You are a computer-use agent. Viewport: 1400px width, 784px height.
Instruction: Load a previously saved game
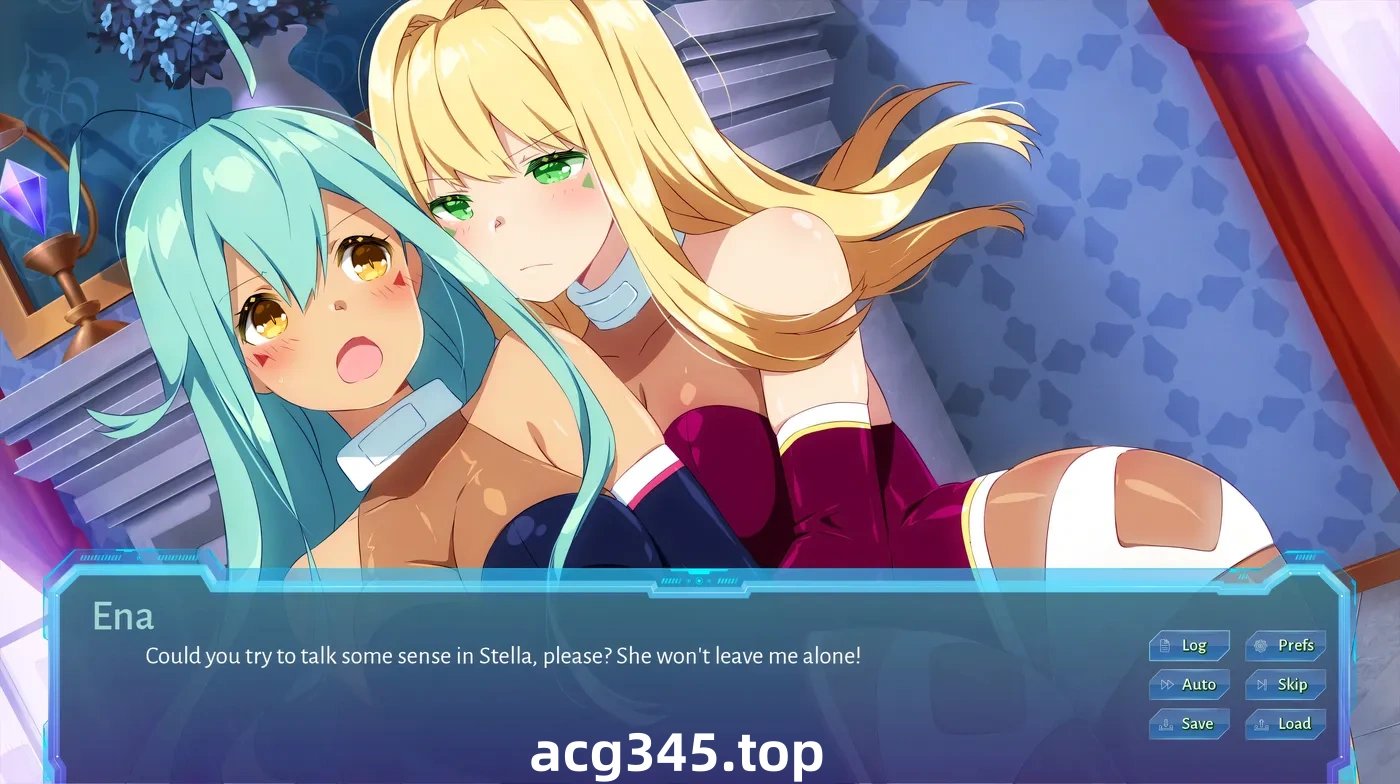tap(1284, 723)
